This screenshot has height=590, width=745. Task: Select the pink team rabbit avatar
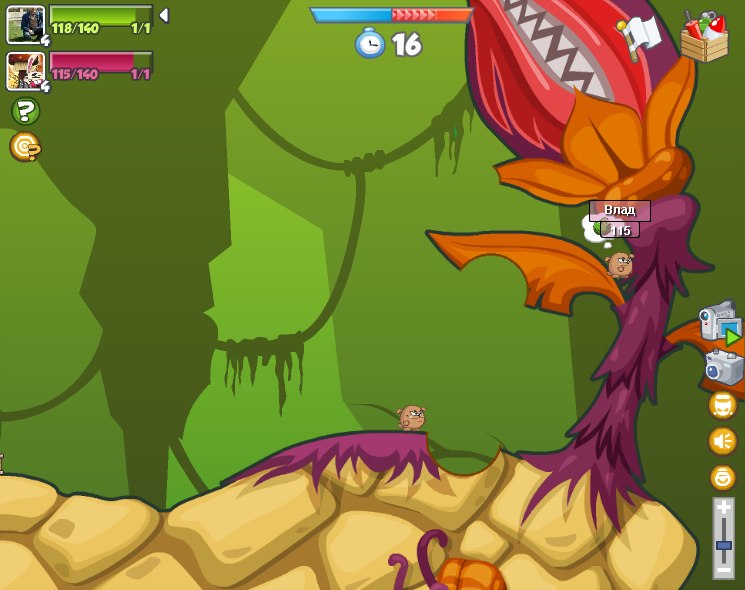tap(25, 70)
